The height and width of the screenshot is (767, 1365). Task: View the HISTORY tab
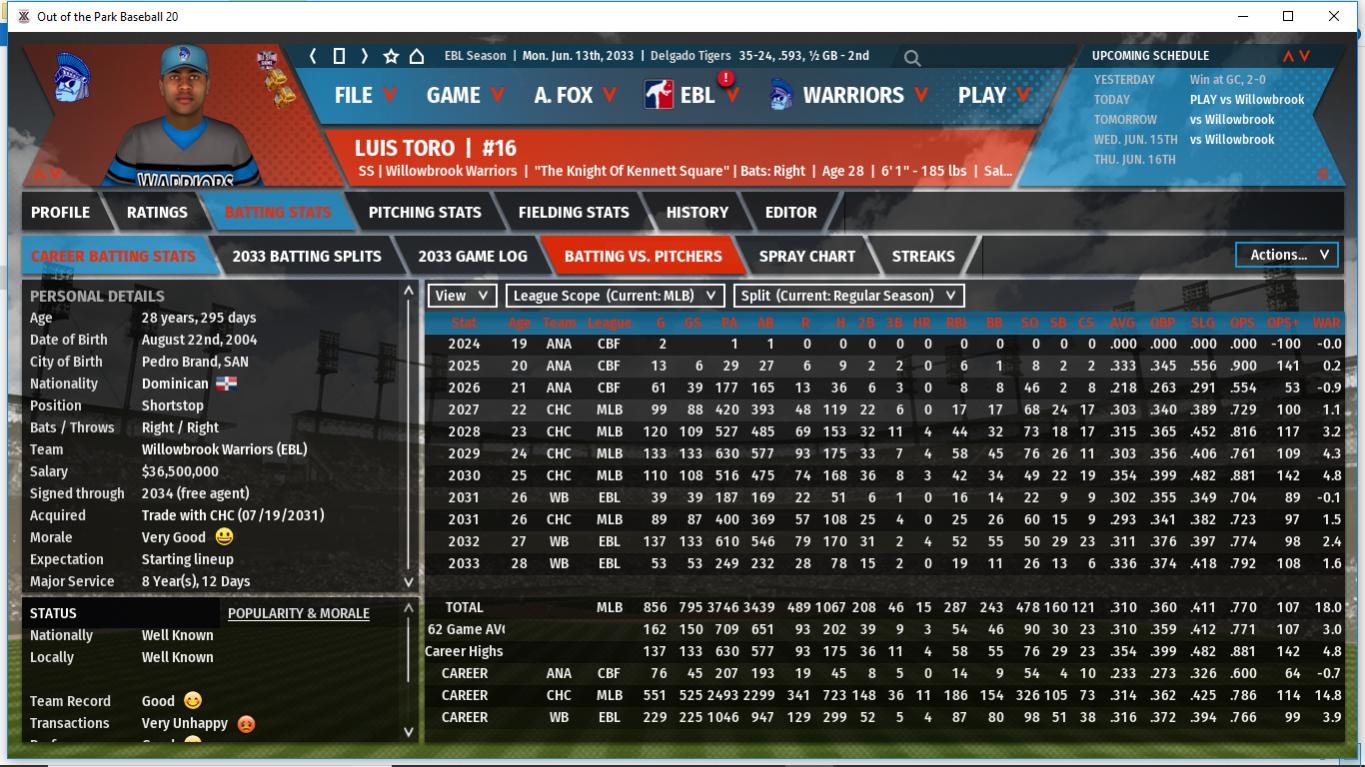coord(697,212)
